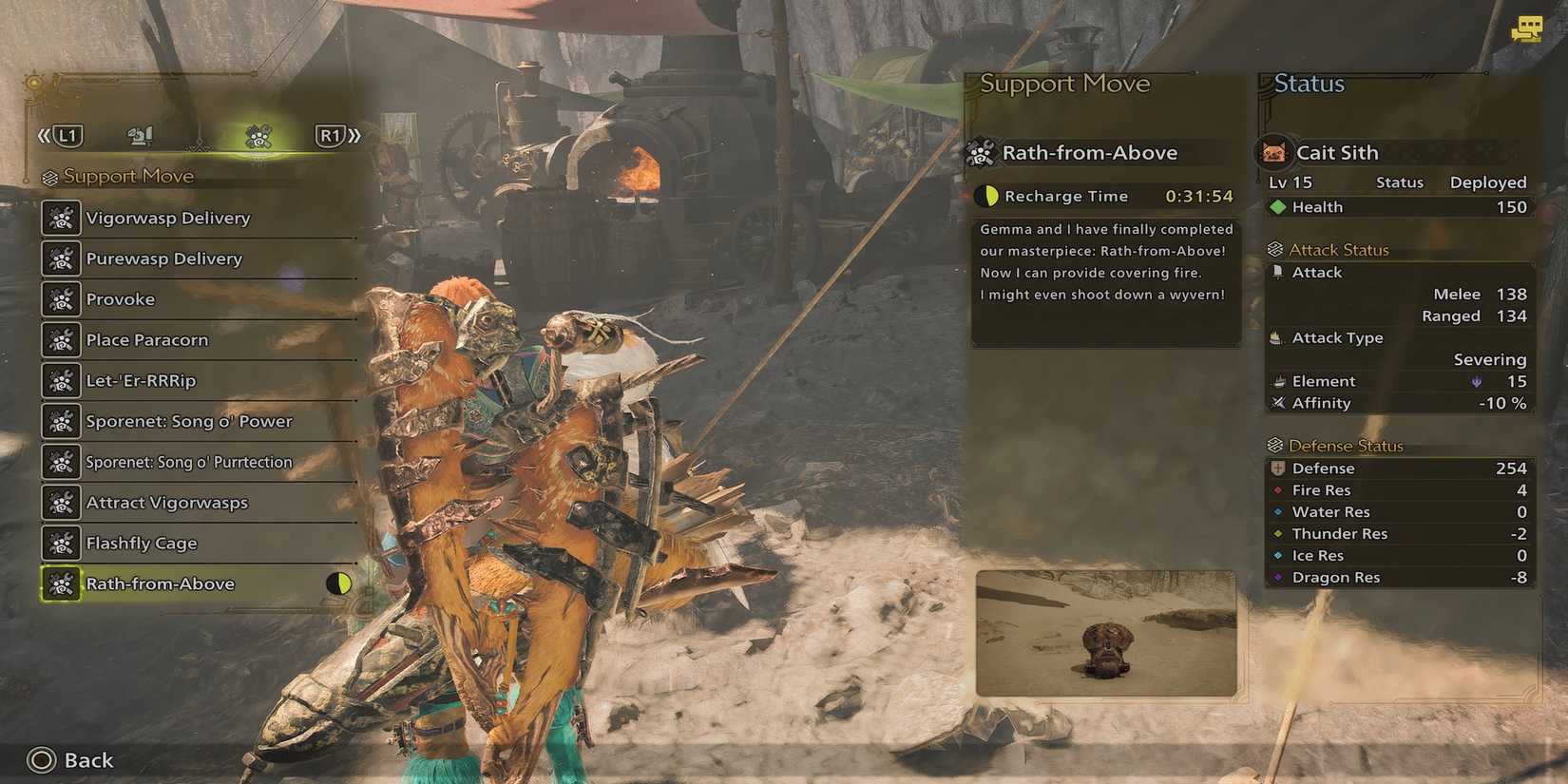Click the recharge meter next to Rath-from-Above
1568x784 pixels.
coord(339,583)
